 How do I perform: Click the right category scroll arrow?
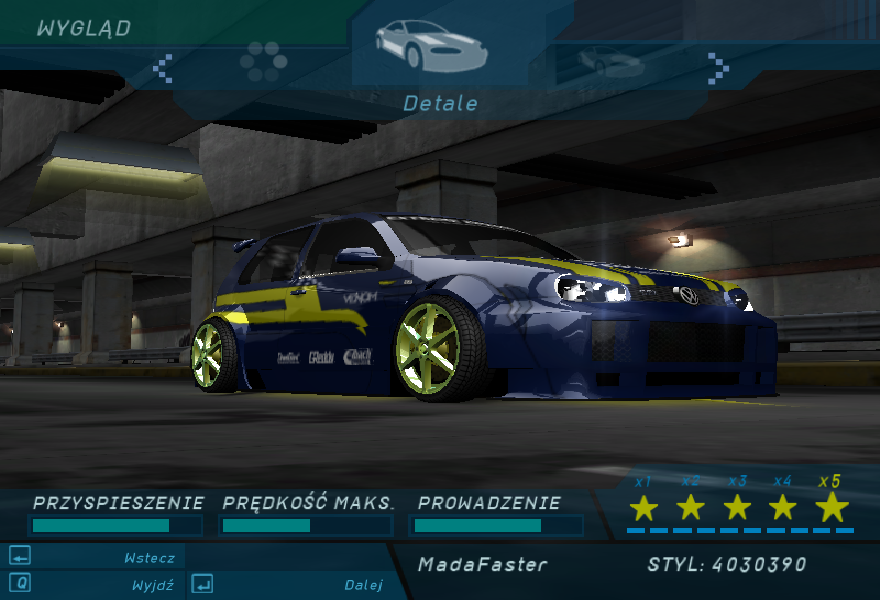pyautogui.click(x=718, y=67)
